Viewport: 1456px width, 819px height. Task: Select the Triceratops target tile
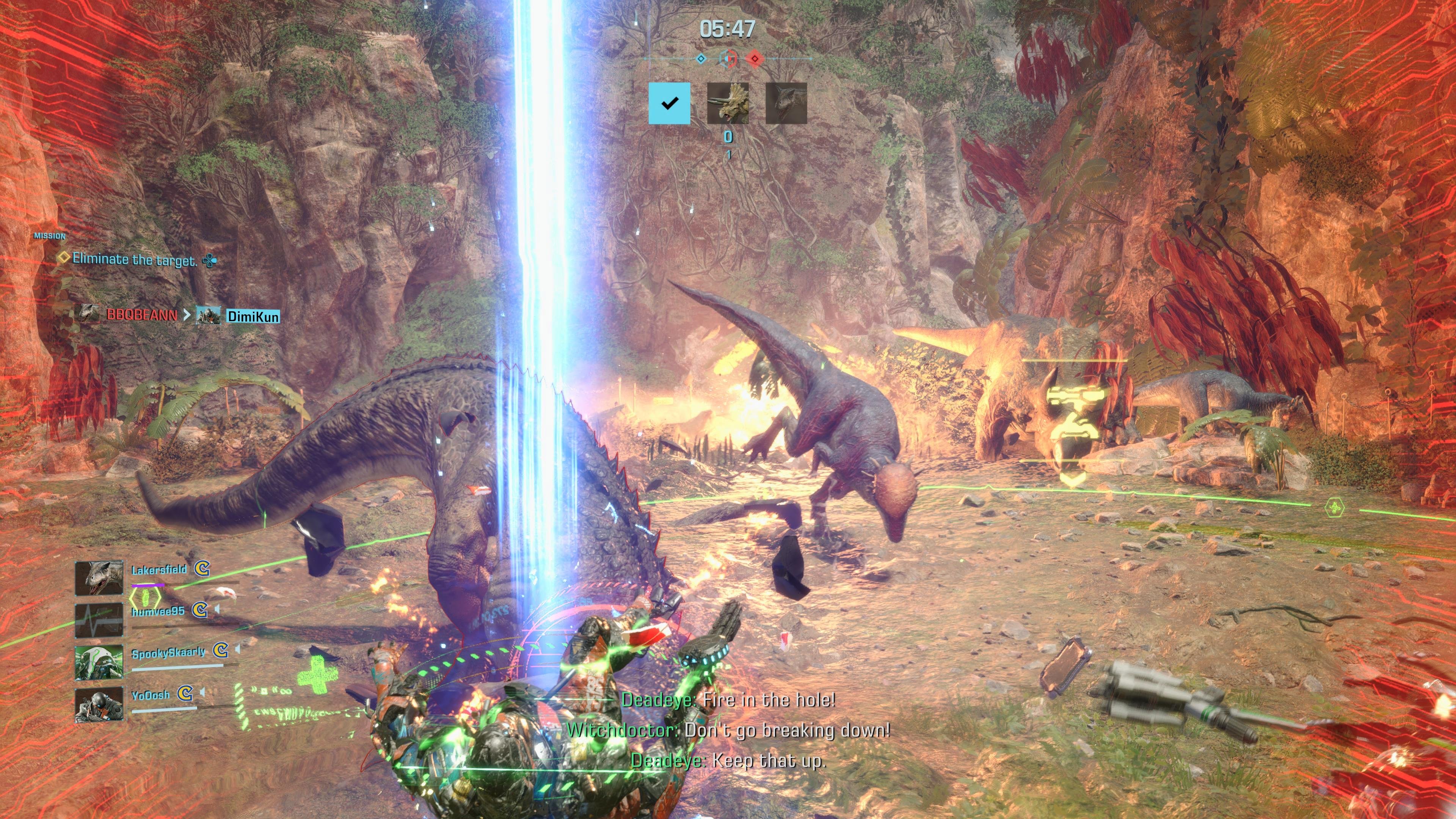point(728,104)
